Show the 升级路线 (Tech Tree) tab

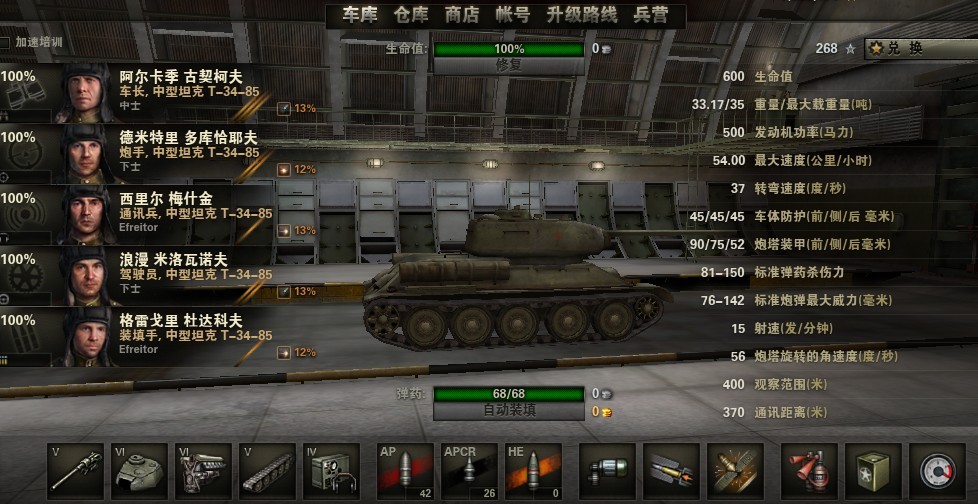pyautogui.click(x=582, y=15)
